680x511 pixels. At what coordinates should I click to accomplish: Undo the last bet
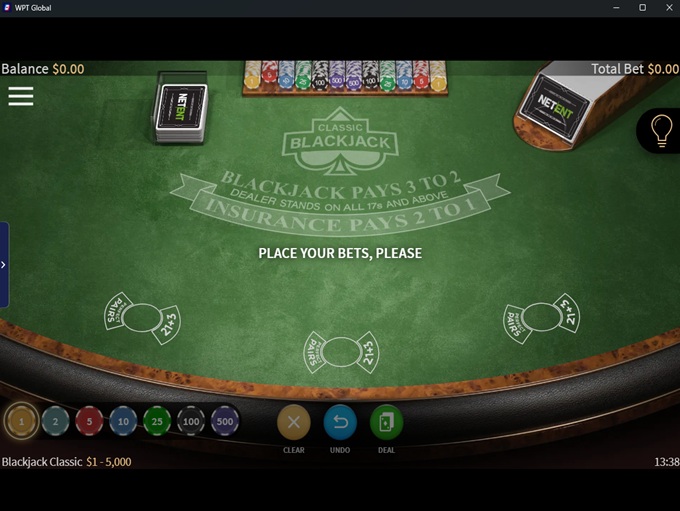point(340,423)
